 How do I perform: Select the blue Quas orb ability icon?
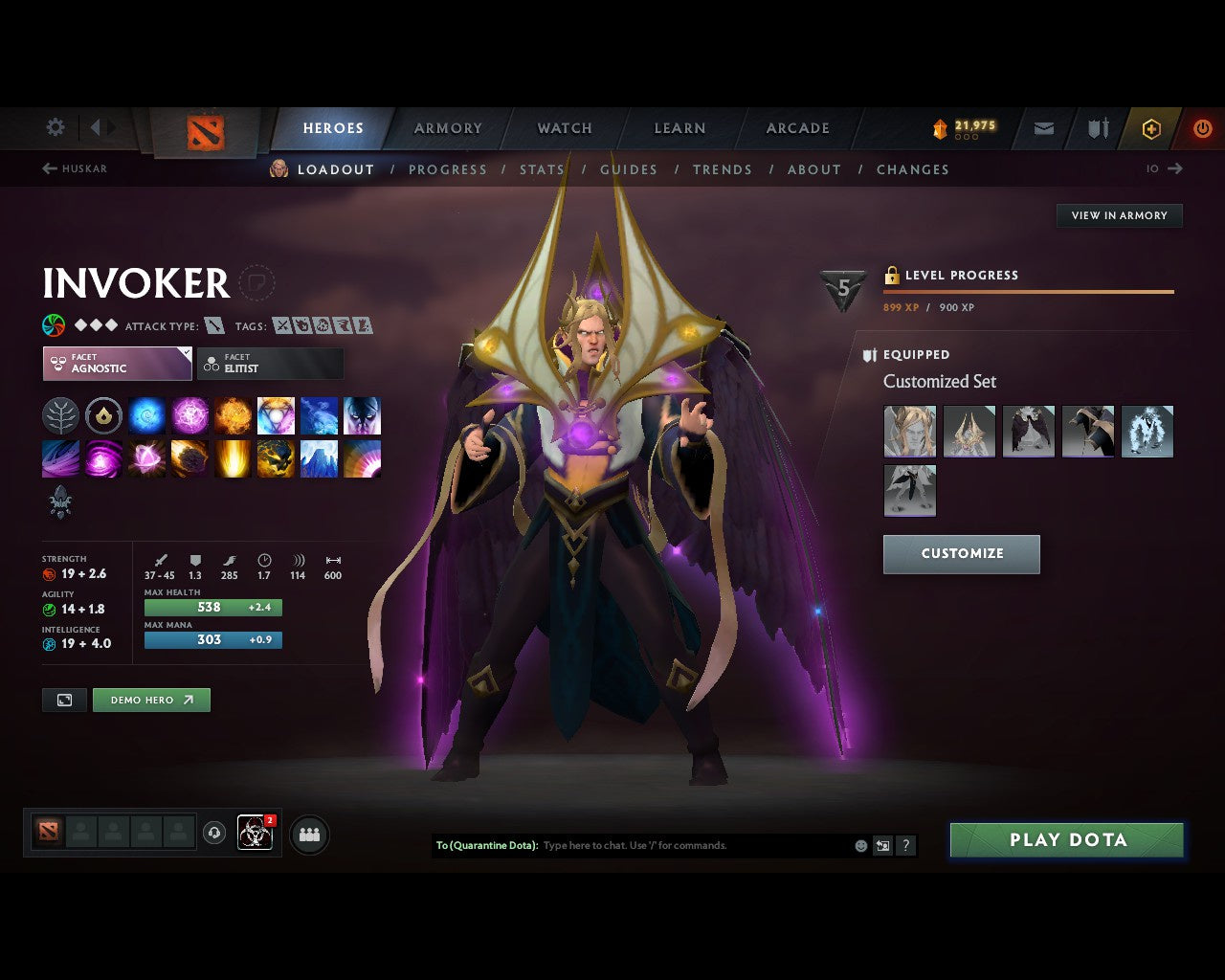point(146,415)
